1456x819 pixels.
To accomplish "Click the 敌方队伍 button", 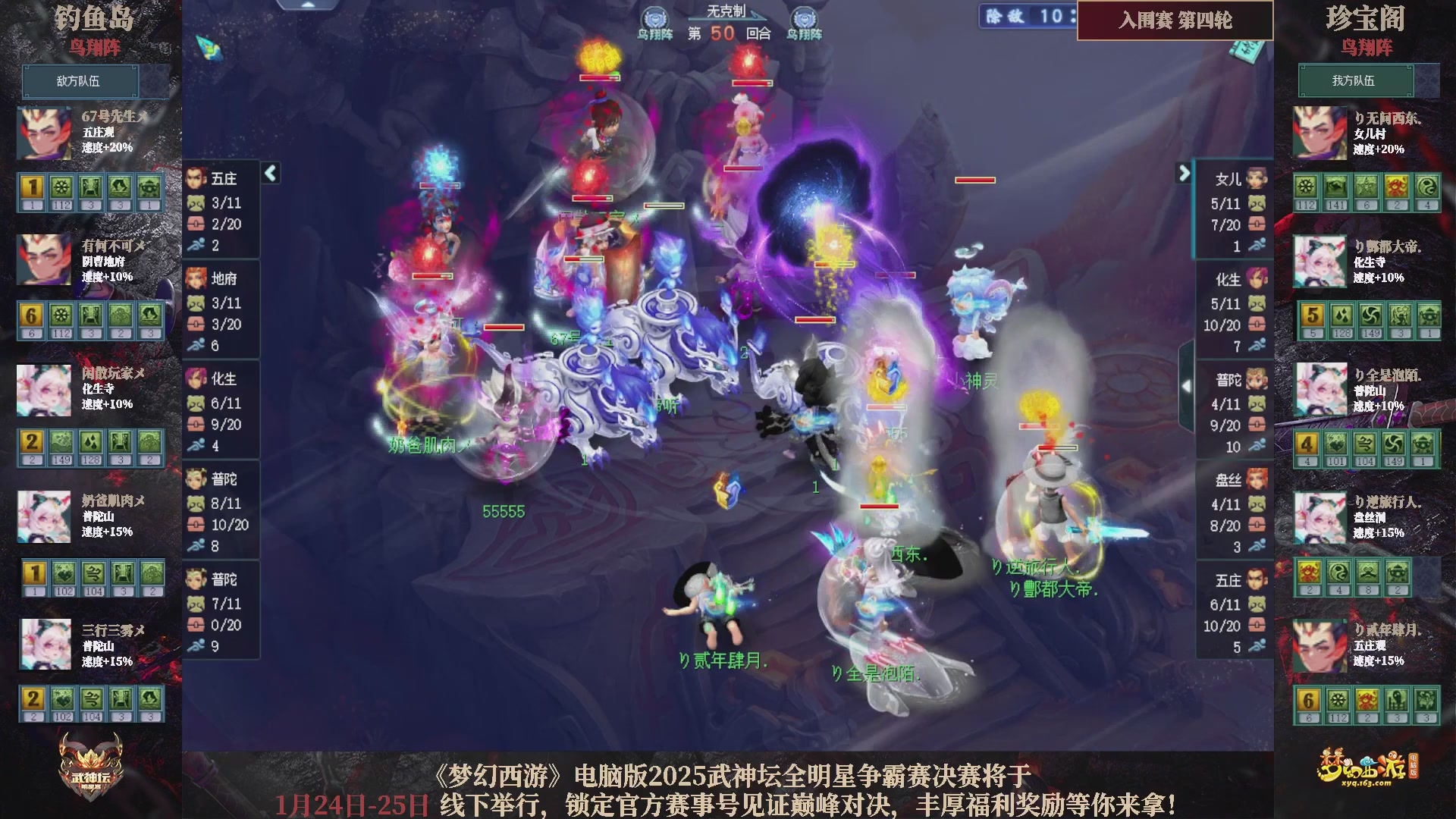I will point(80,81).
